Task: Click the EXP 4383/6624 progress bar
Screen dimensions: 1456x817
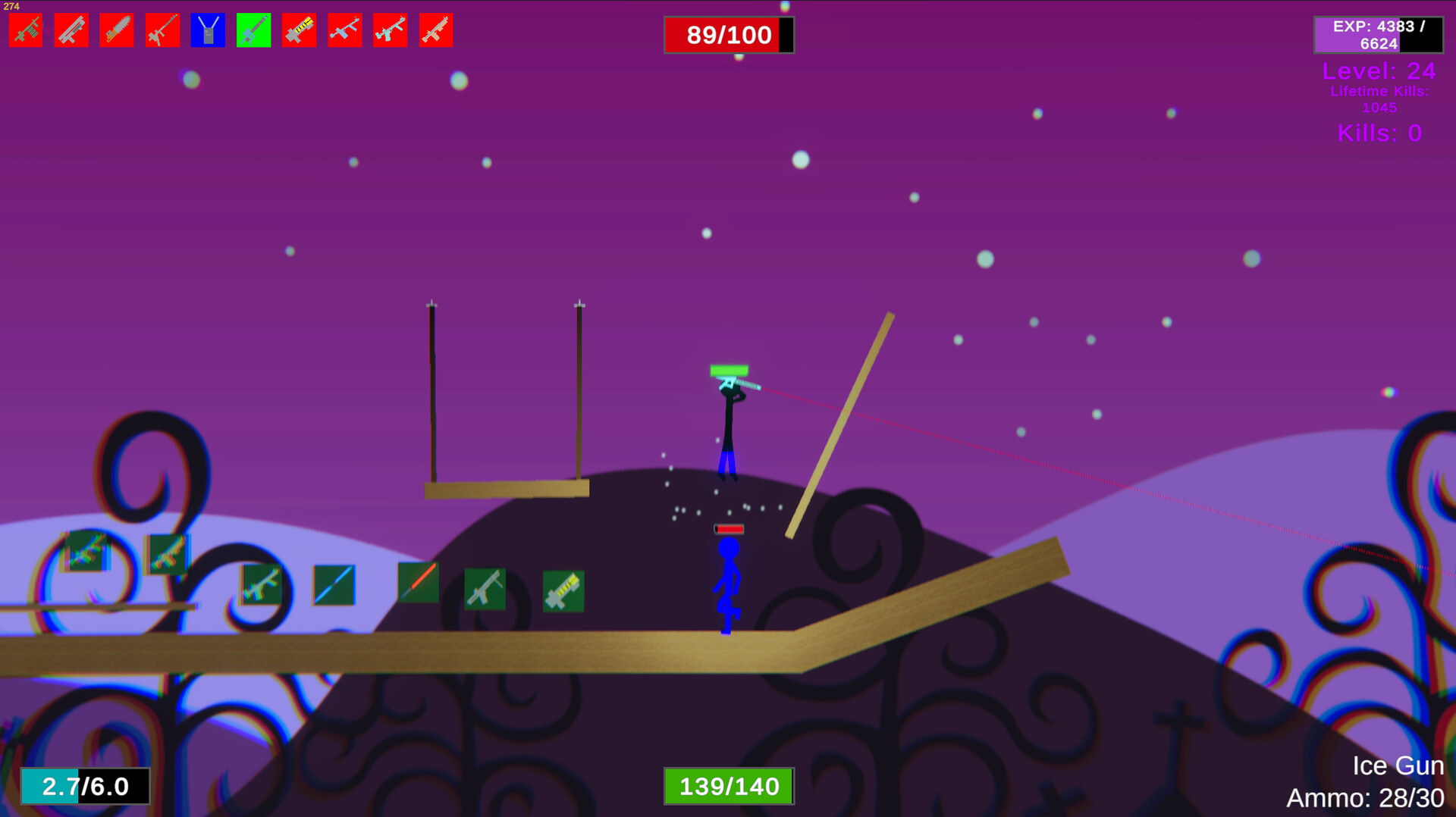Action: pos(1377,33)
